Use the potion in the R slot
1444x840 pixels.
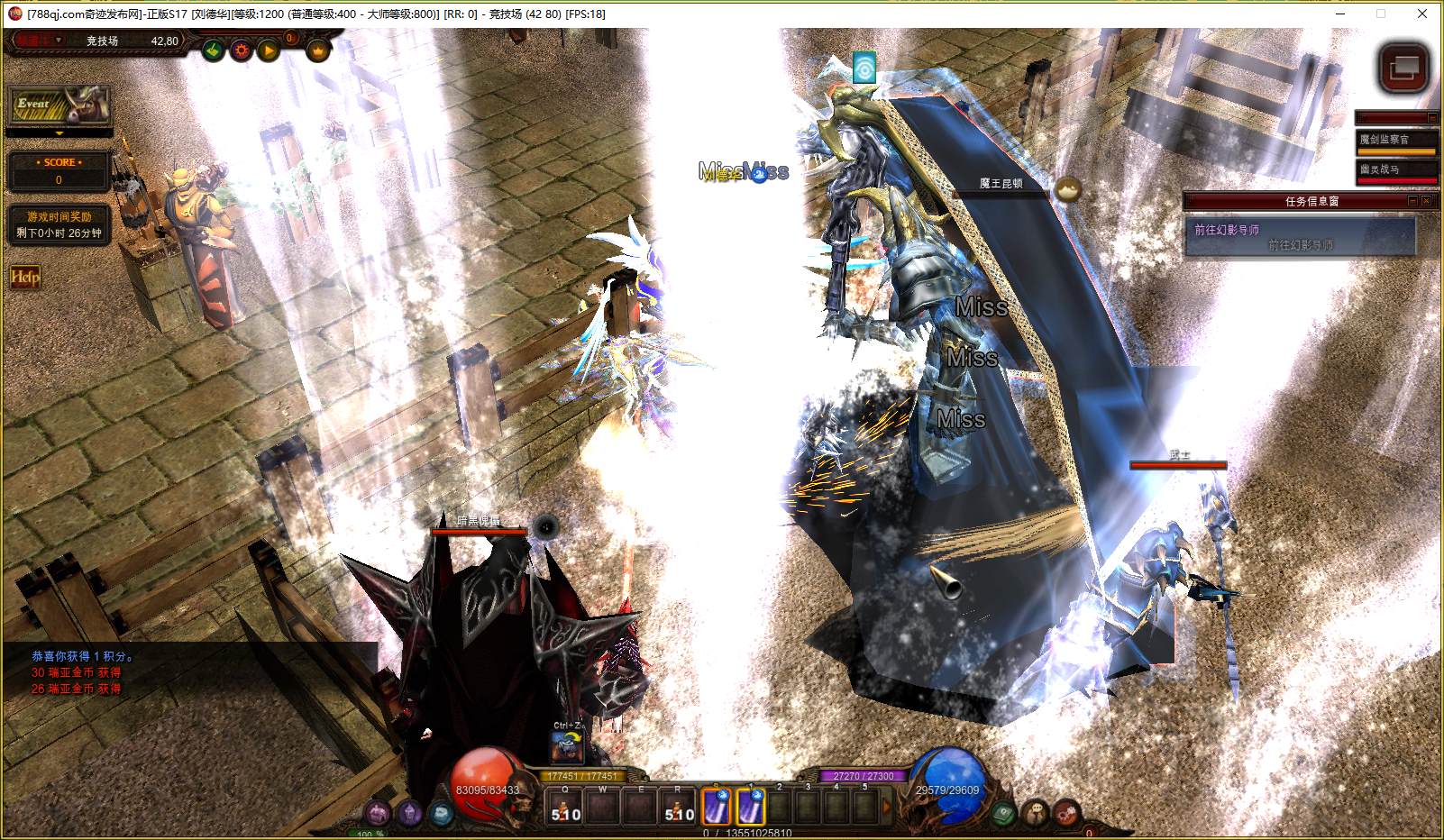tap(679, 807)
